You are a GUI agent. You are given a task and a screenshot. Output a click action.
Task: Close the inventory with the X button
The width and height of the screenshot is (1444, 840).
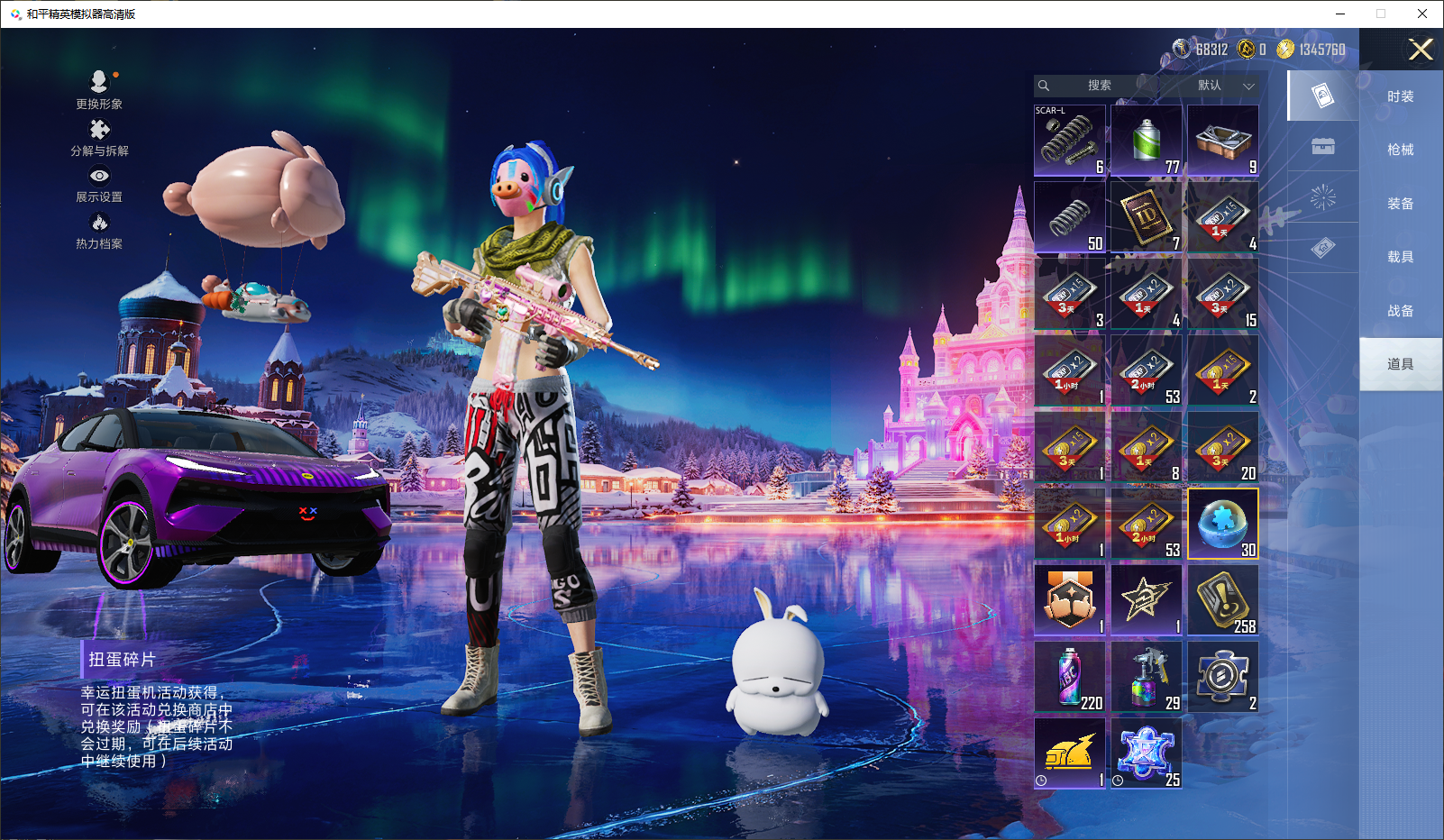(x=1421, y=50)
